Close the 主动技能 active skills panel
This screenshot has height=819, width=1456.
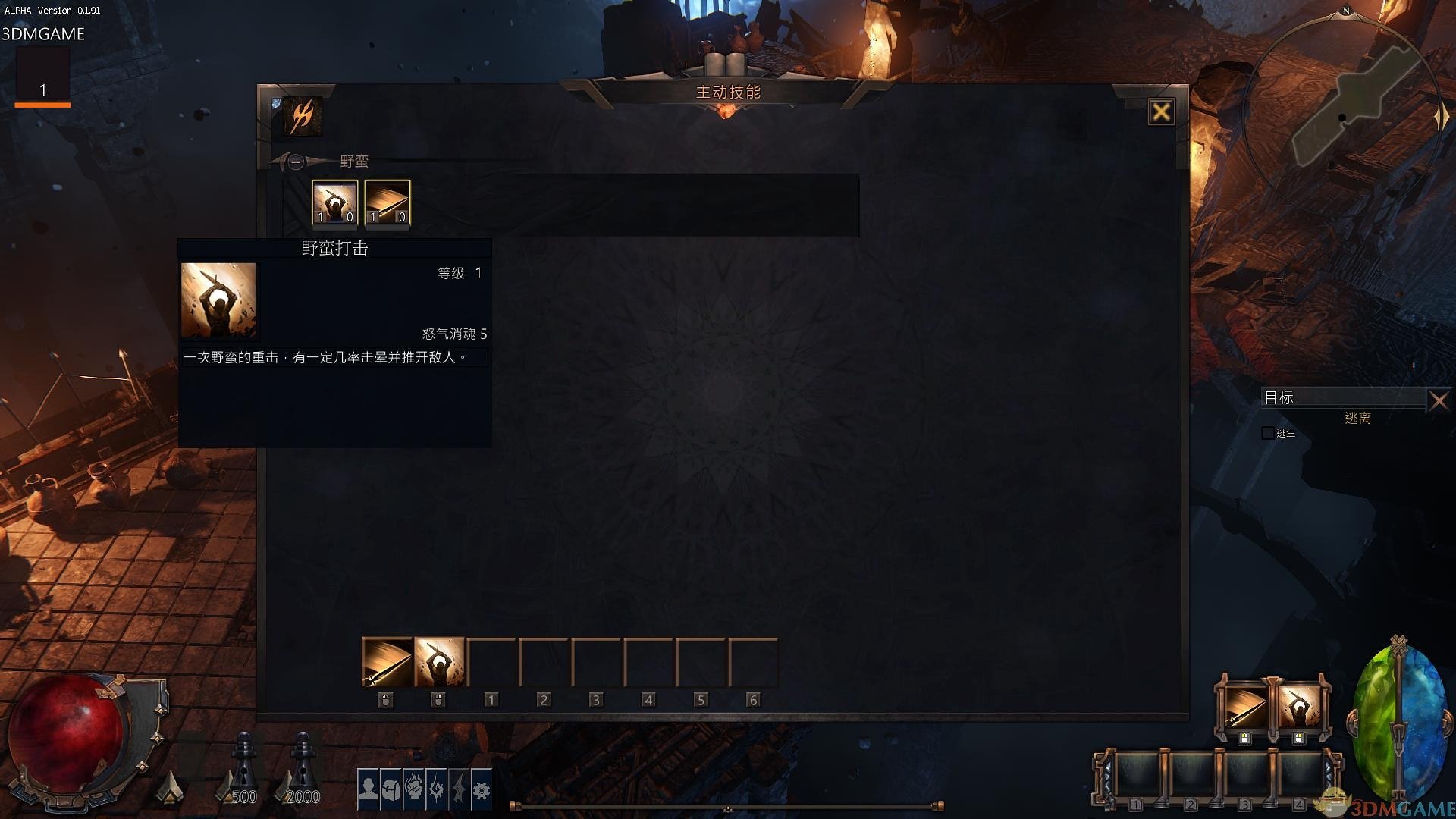(1160, 112)
